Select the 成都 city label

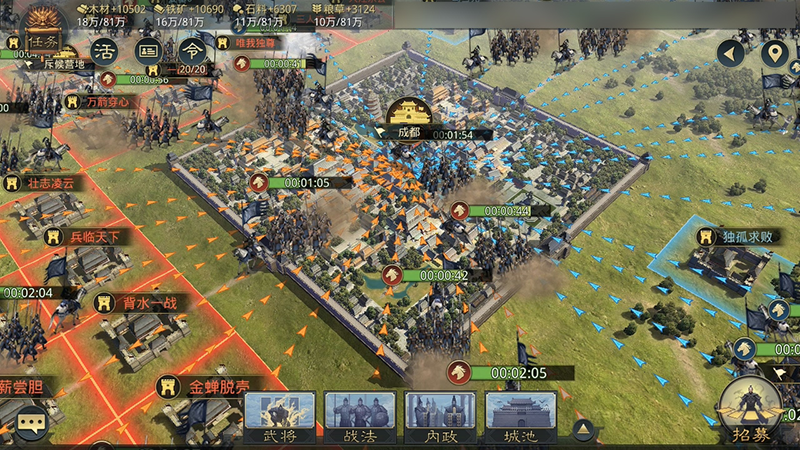pyautogui.click(x=409, y=131)
